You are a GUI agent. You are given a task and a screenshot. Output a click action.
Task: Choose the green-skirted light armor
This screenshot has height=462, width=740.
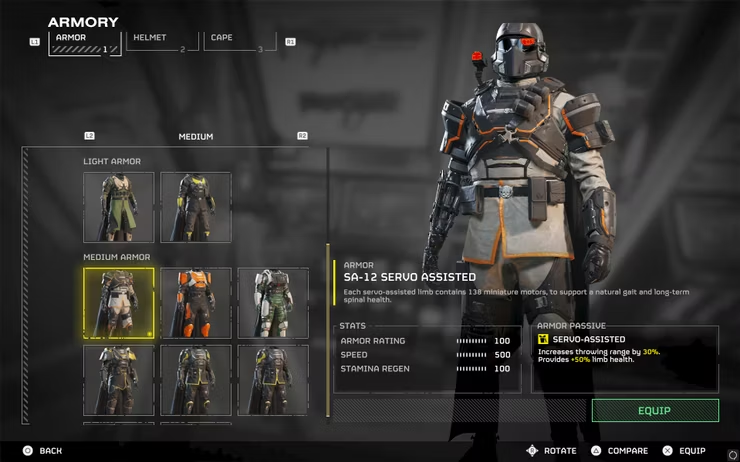point(119,208)
